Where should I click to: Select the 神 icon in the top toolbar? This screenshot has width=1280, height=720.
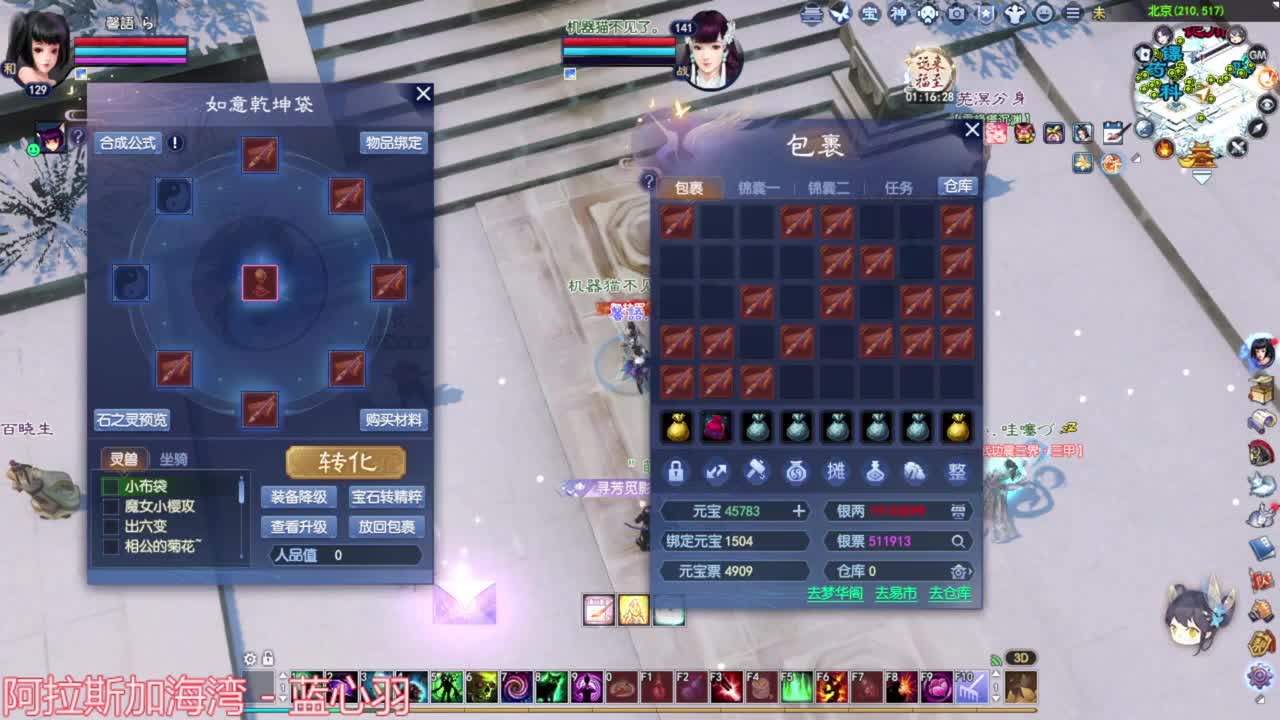(x=898, y=12)
